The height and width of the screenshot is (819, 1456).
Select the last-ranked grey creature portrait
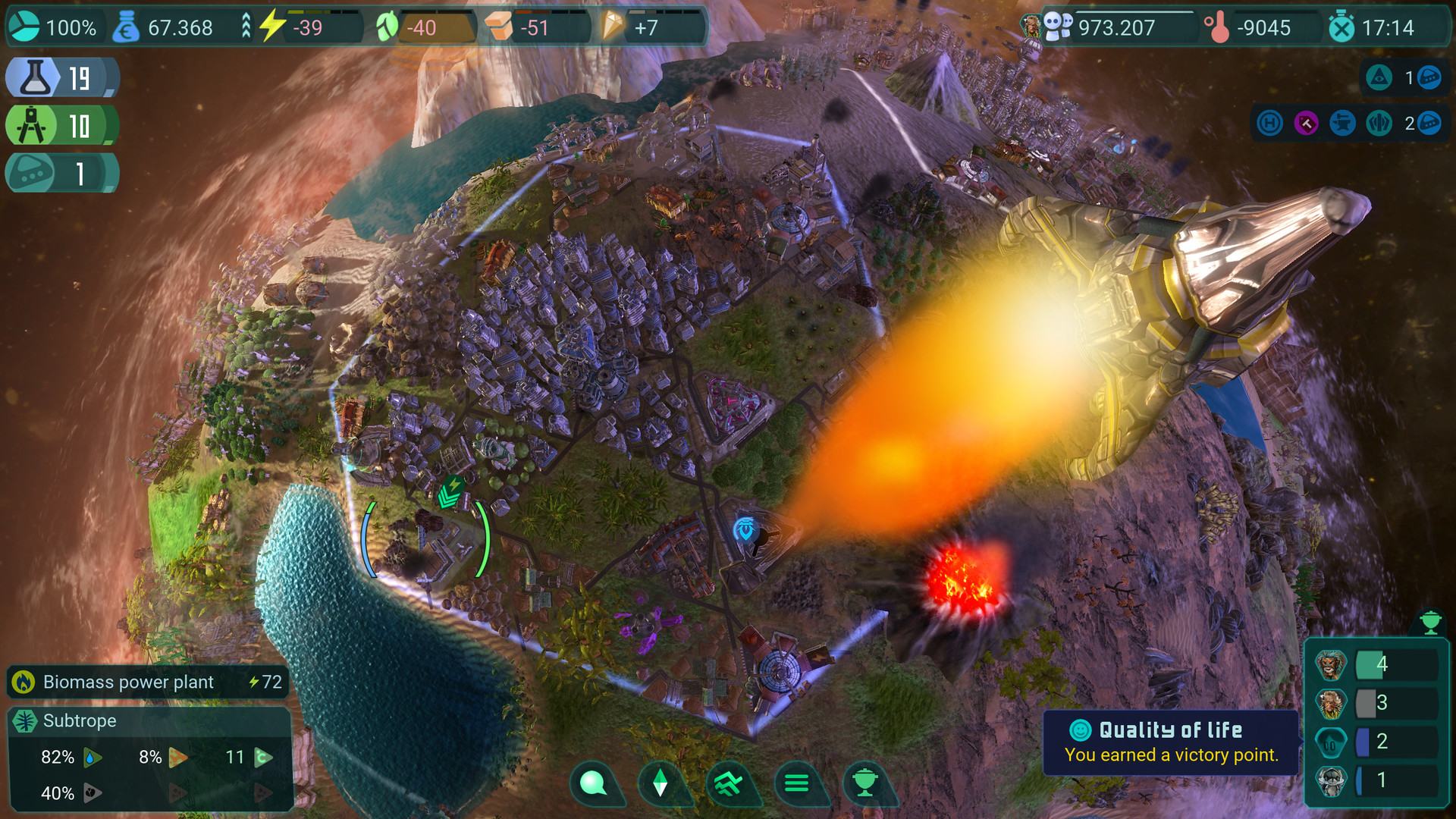click(x=1331, y=780)
